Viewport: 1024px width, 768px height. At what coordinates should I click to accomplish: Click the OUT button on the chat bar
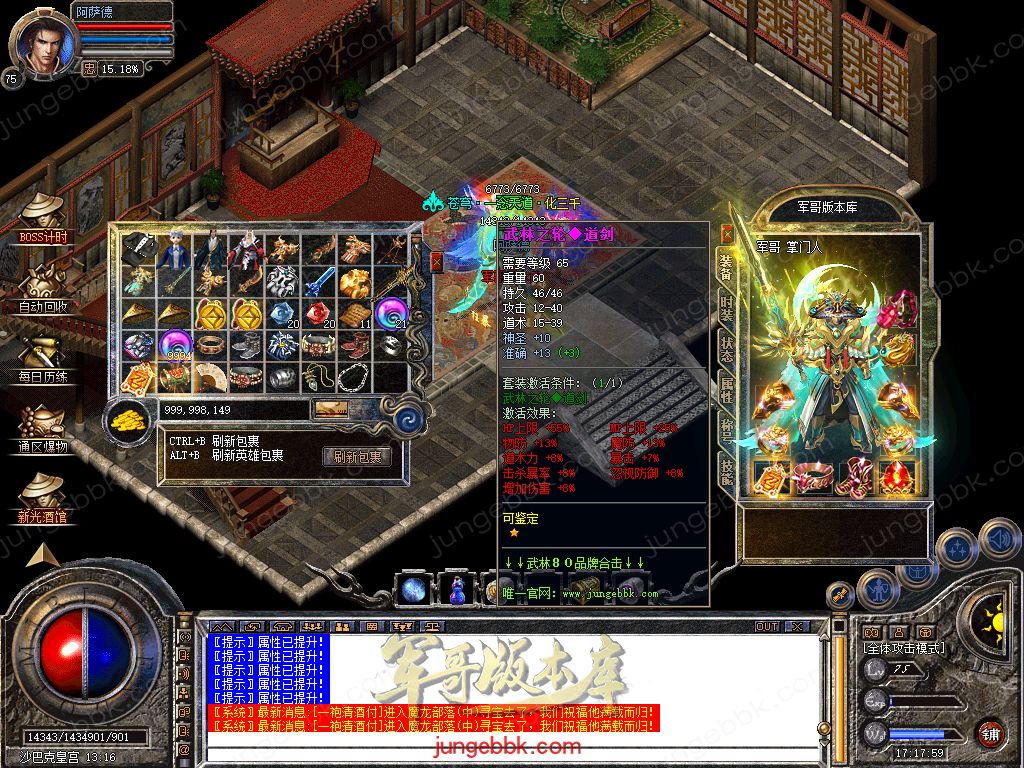[x=766, y=627]
